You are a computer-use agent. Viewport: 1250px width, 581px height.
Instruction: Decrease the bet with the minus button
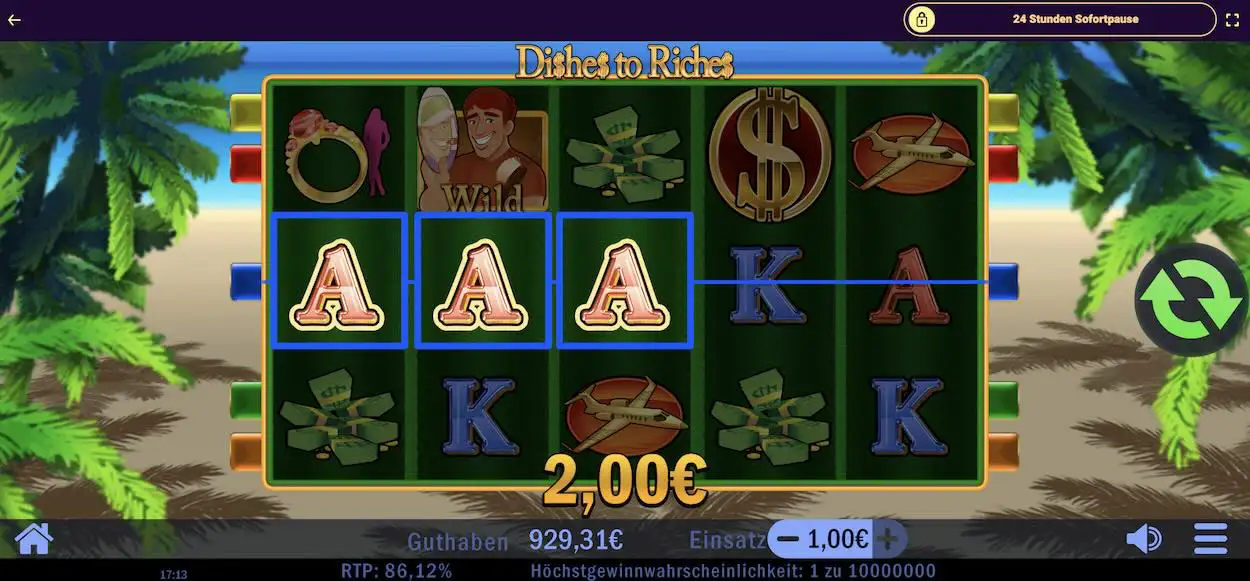point(788,539)
